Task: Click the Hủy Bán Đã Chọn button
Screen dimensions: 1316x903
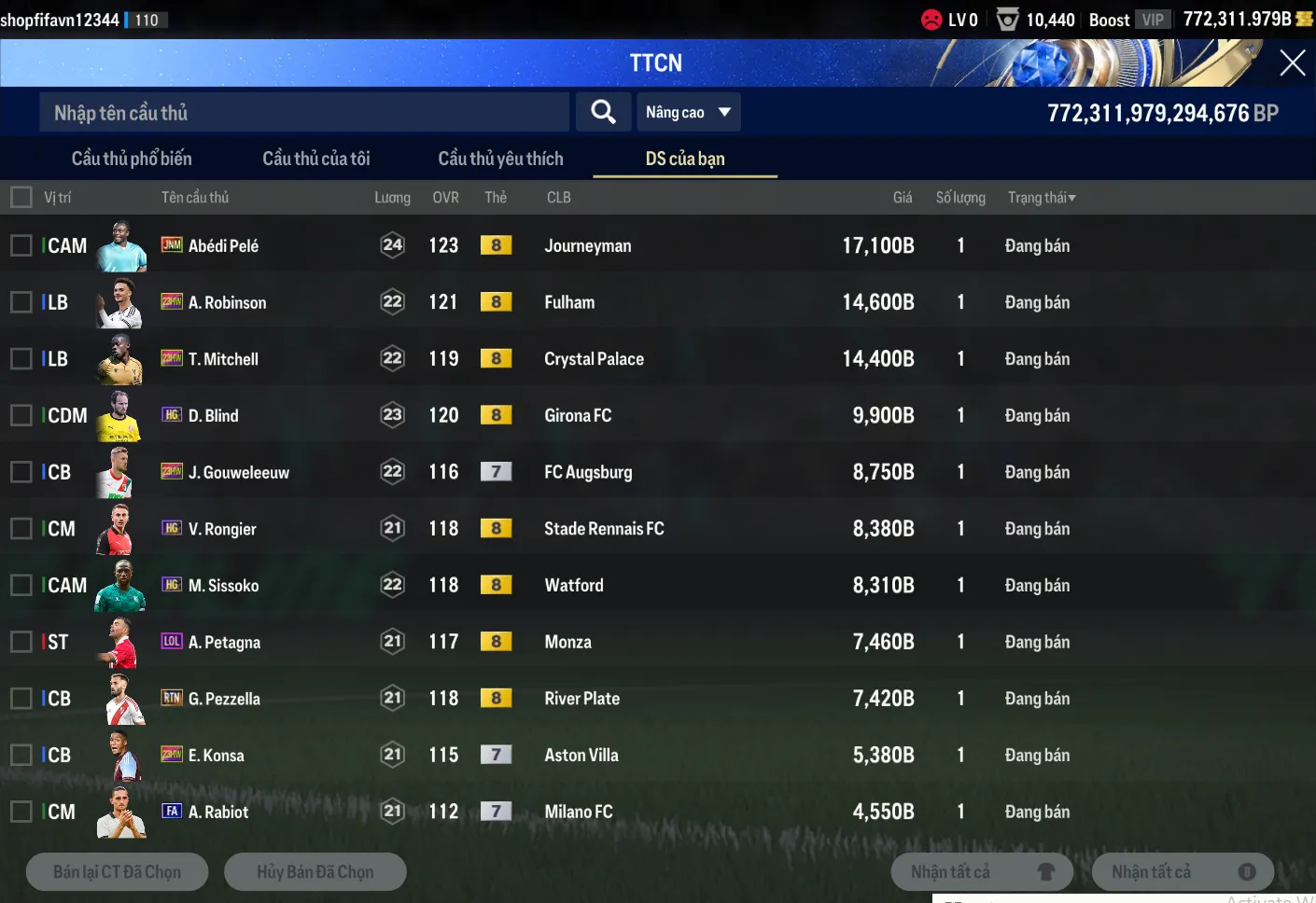Action: (315, 872)
